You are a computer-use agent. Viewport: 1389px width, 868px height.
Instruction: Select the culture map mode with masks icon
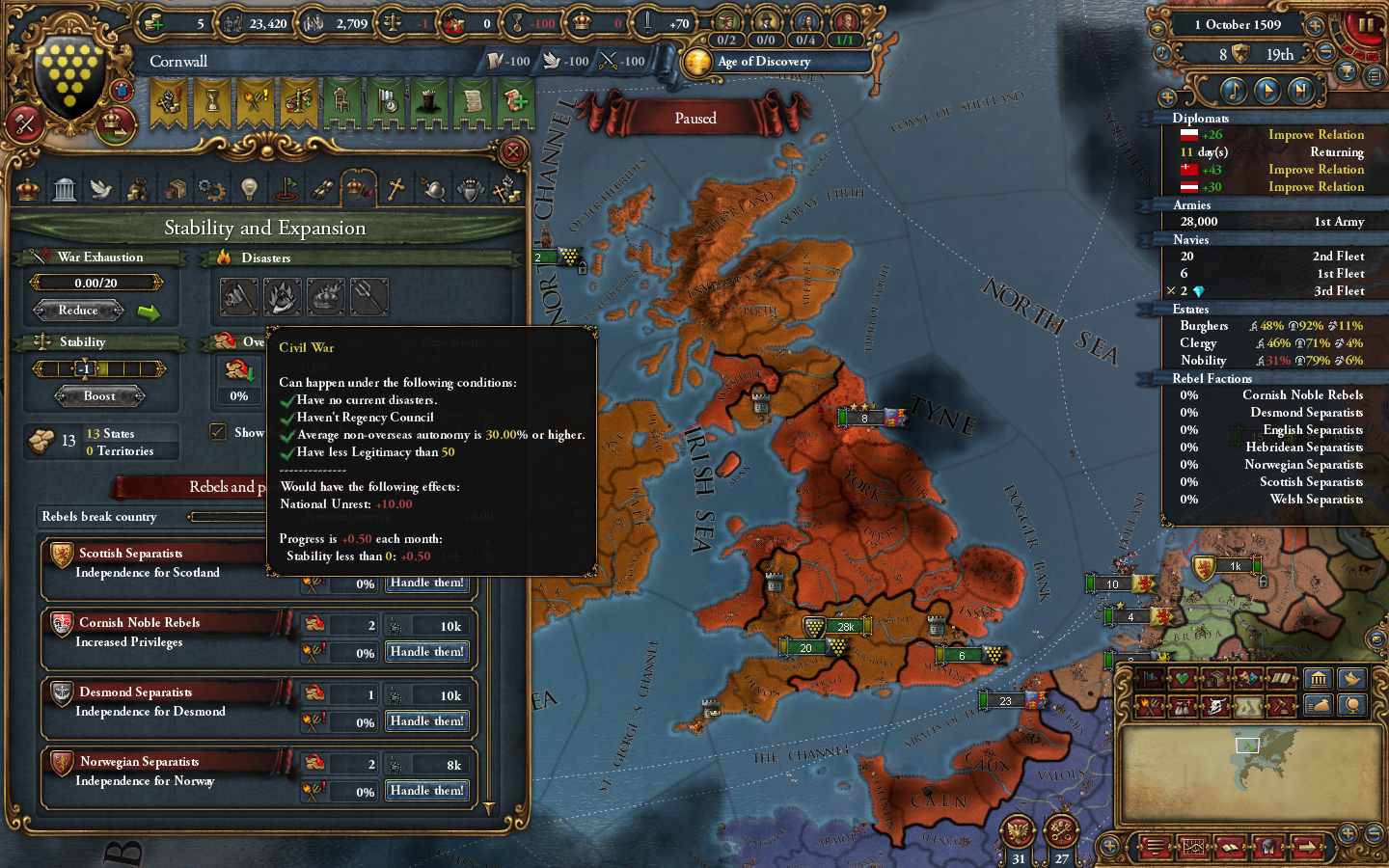pos(1247,679)
